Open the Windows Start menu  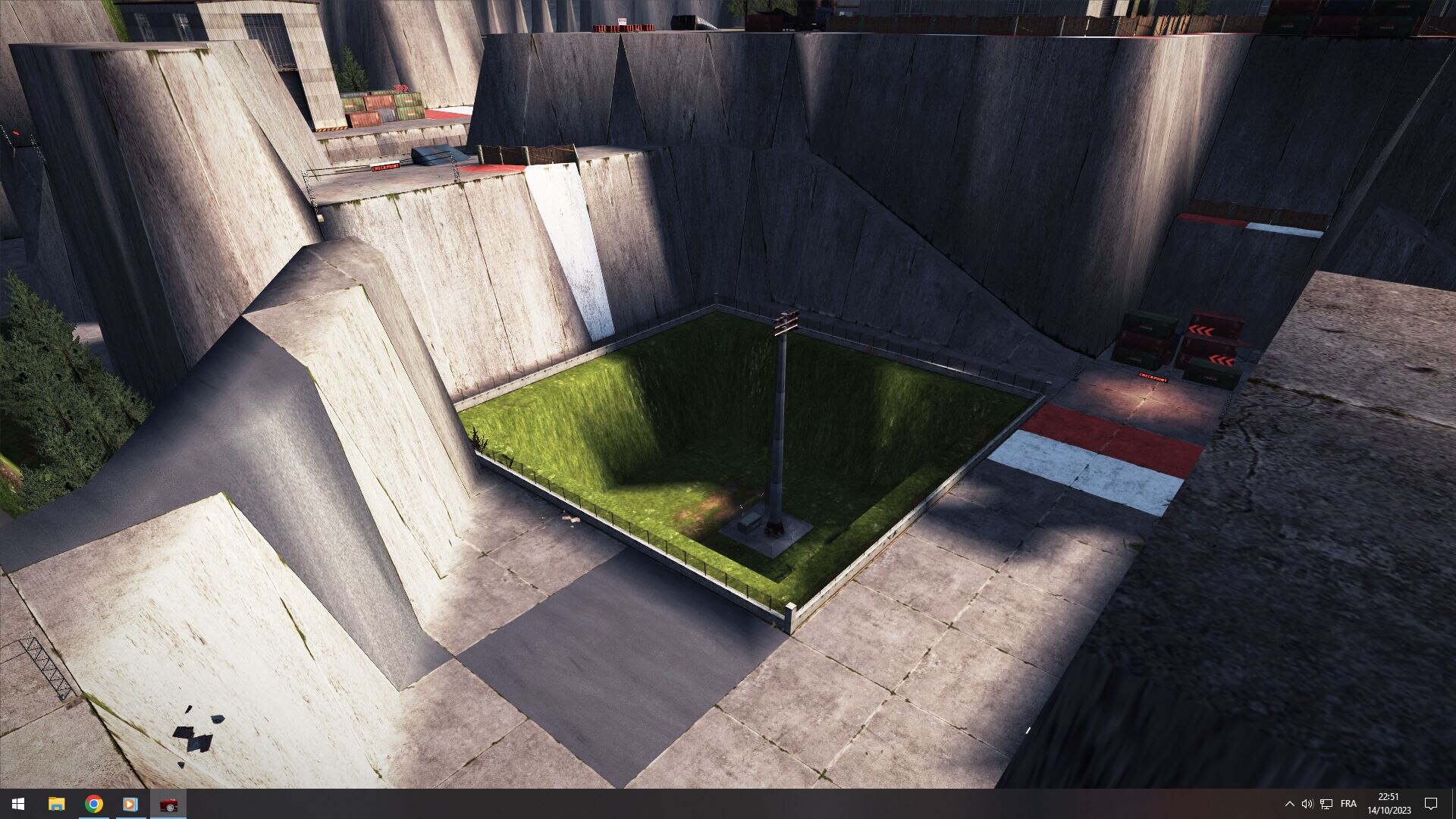(x=18, y=804)
